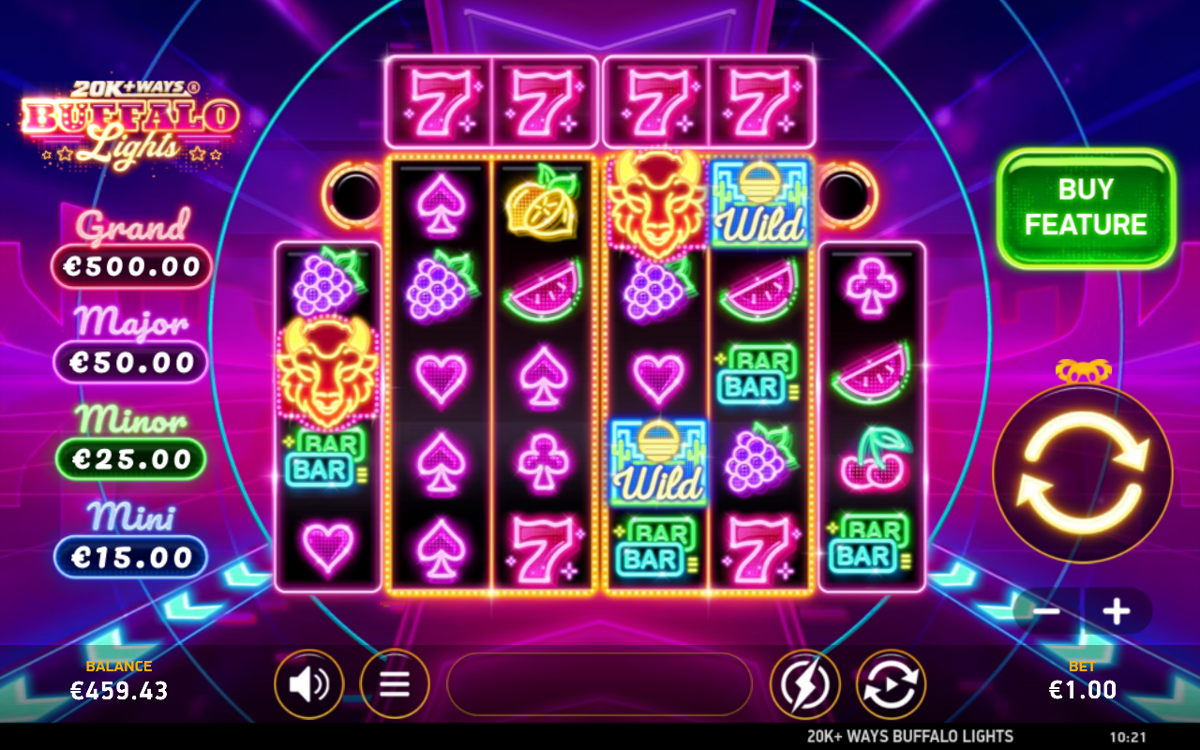
Task: Increase the bet with the plus button
Action: point(1117,611)
